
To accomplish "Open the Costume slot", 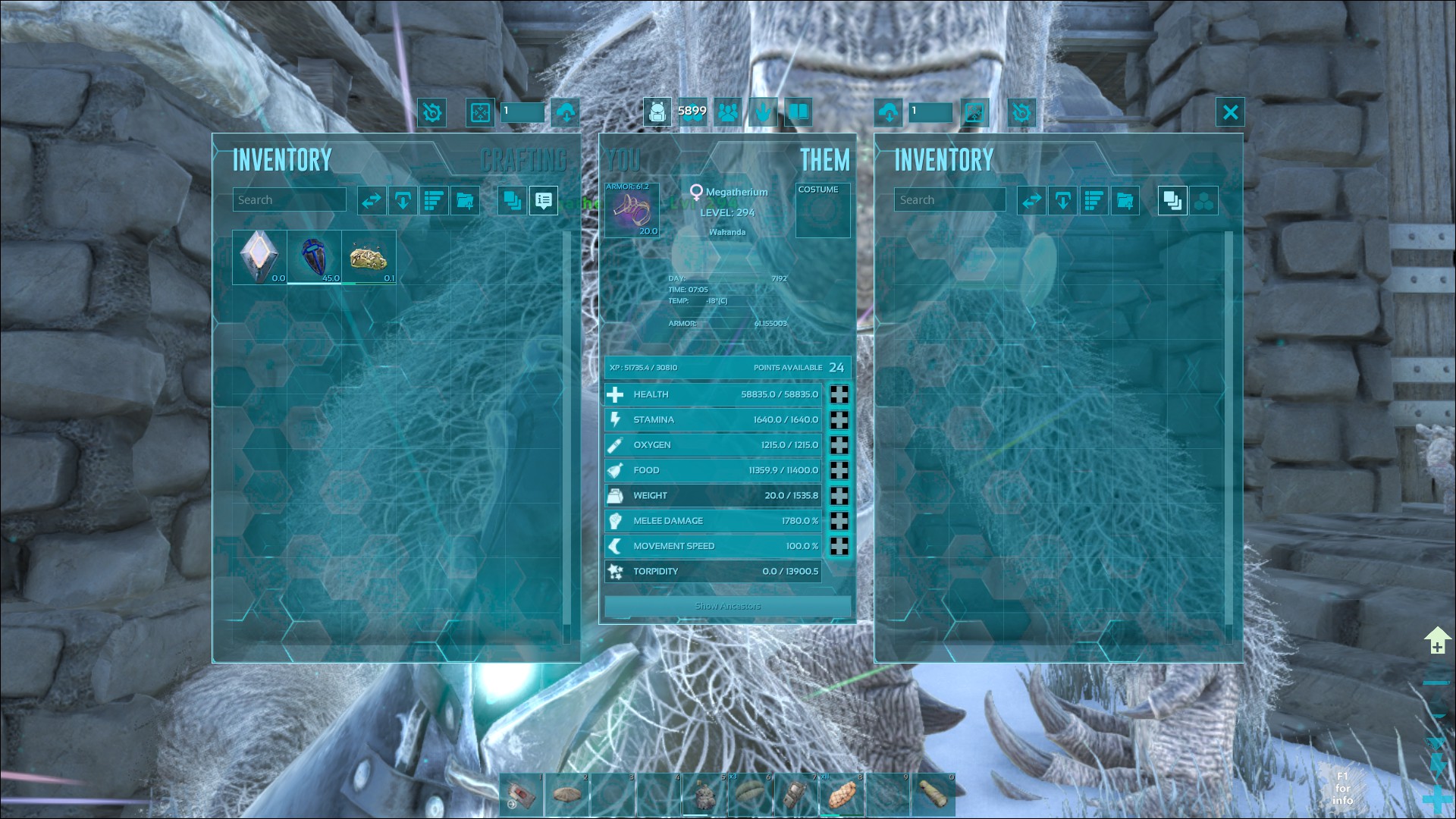I will [x=823, y=211].
